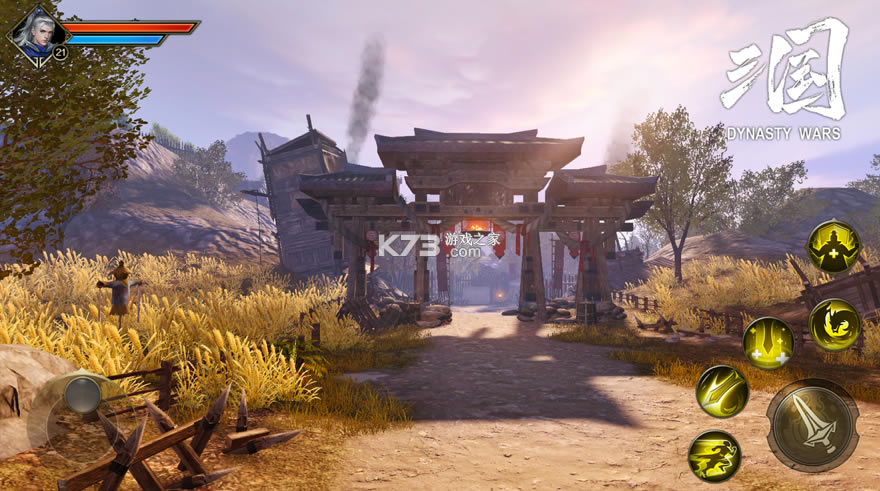Viewport: 880px width, 491px height.
Task: Tap the main sword attack button
Action: coord(812,425)
